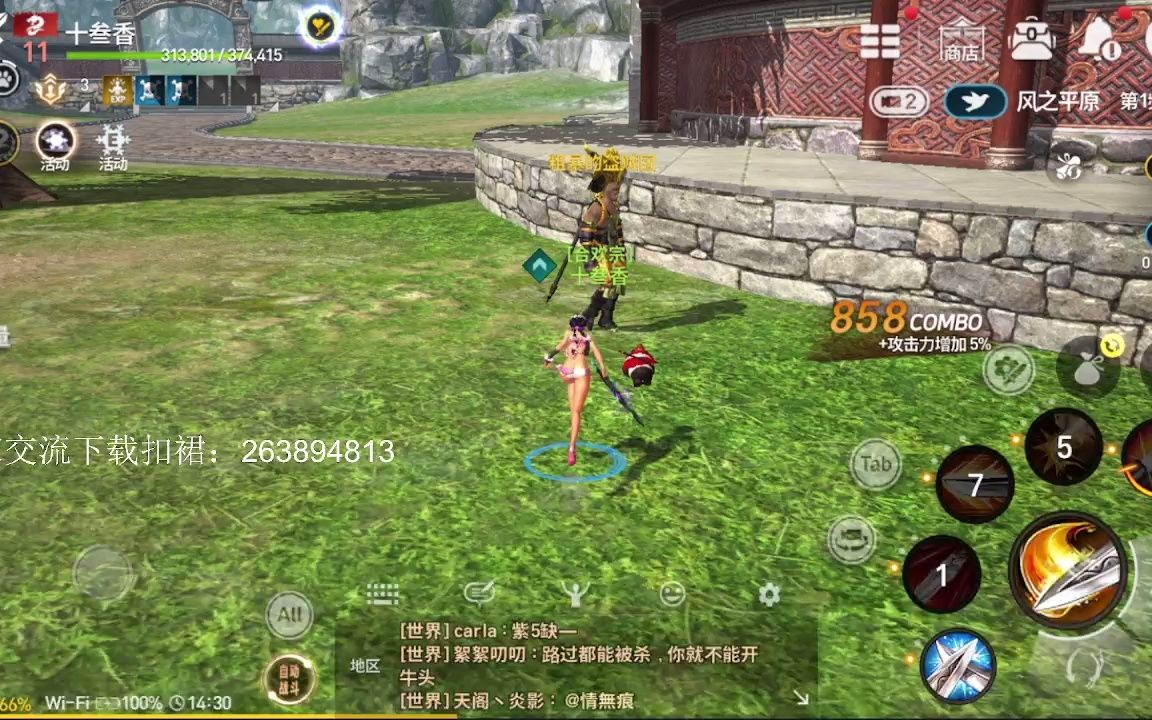Viewport: 1152px width, 720px height.
Task: Check the notification bell alerts
Action: 1099,41
